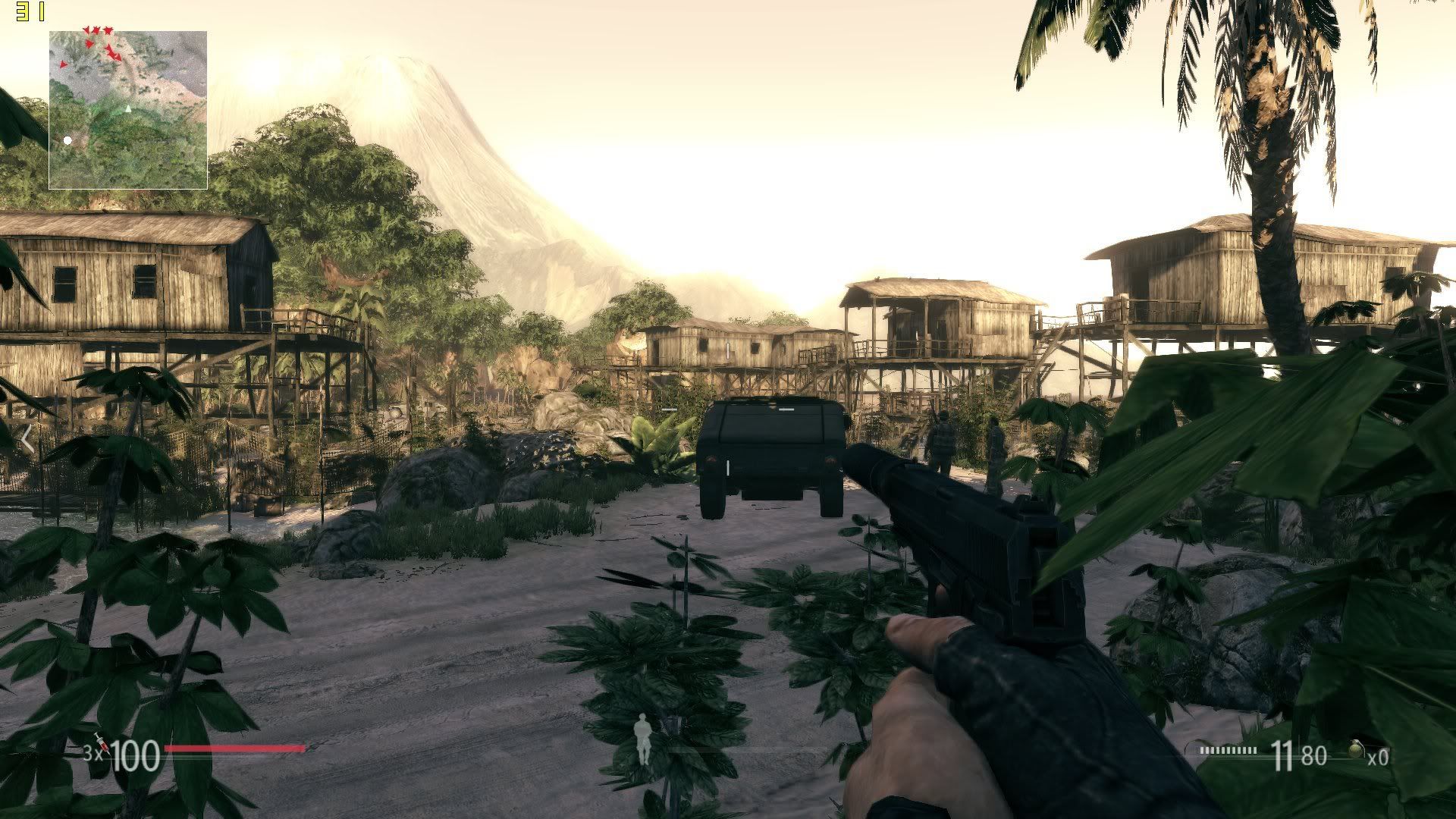The width and height of the screenshot is (1456, 819).
Task: Click the satellite minimap
Action: click(128, 110)
